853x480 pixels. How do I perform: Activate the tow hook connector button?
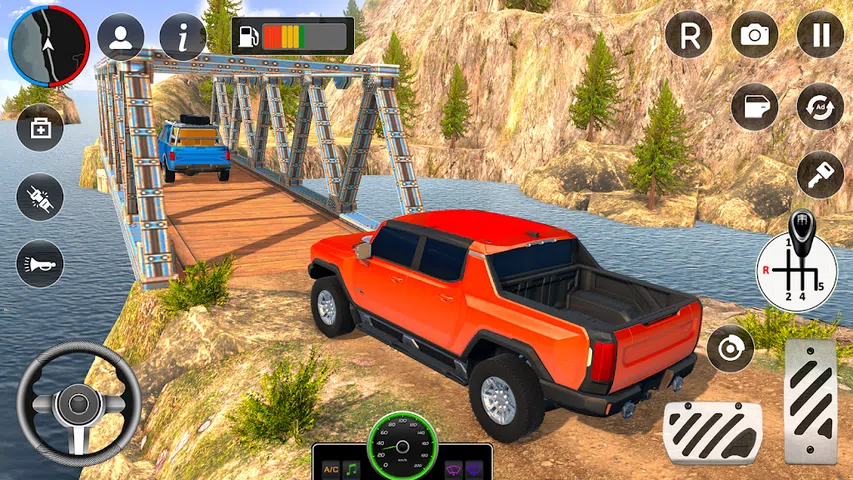coord(40,197)
